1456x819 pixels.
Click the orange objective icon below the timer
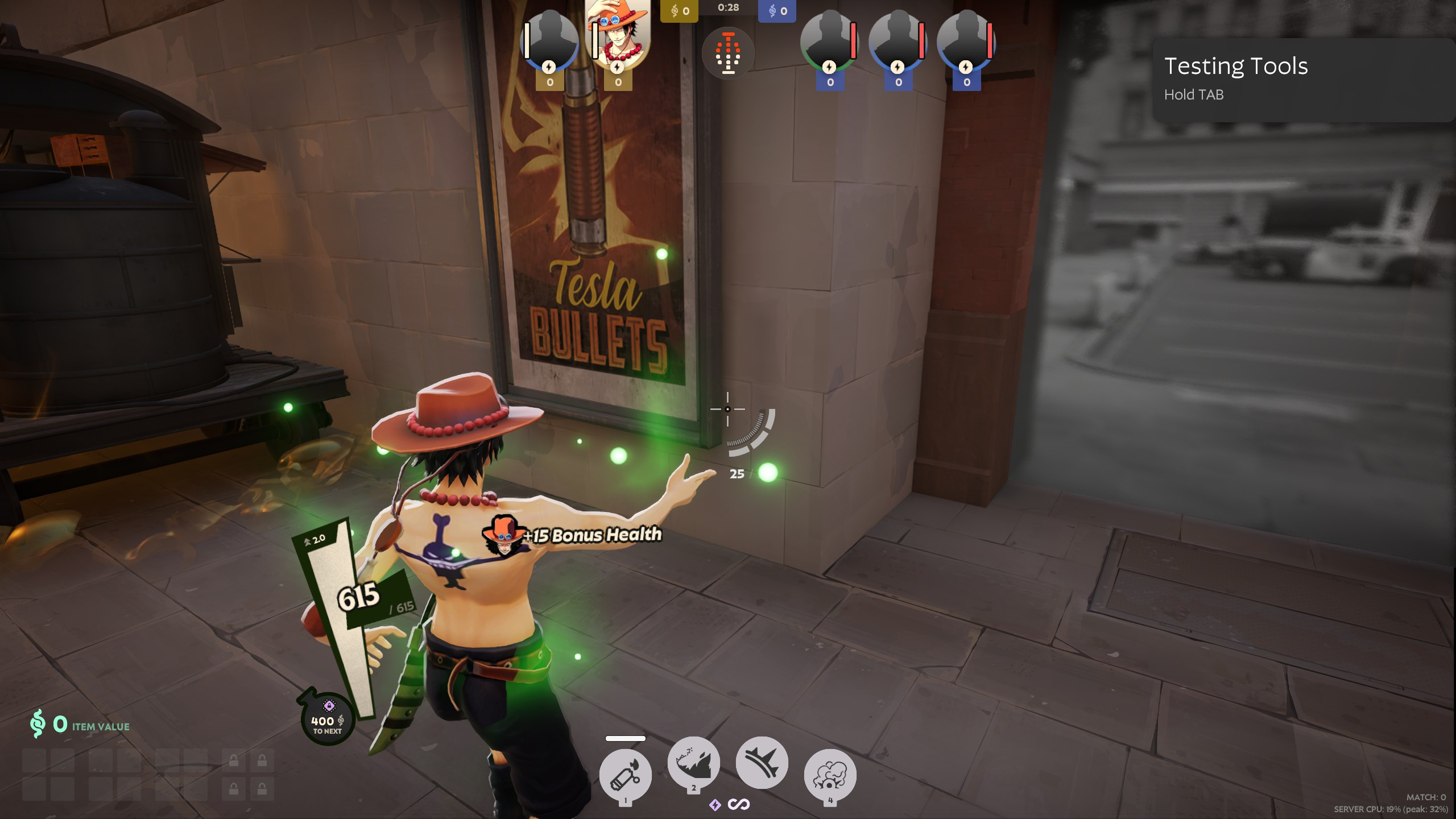pyautogui.click(x=730, y=53)
